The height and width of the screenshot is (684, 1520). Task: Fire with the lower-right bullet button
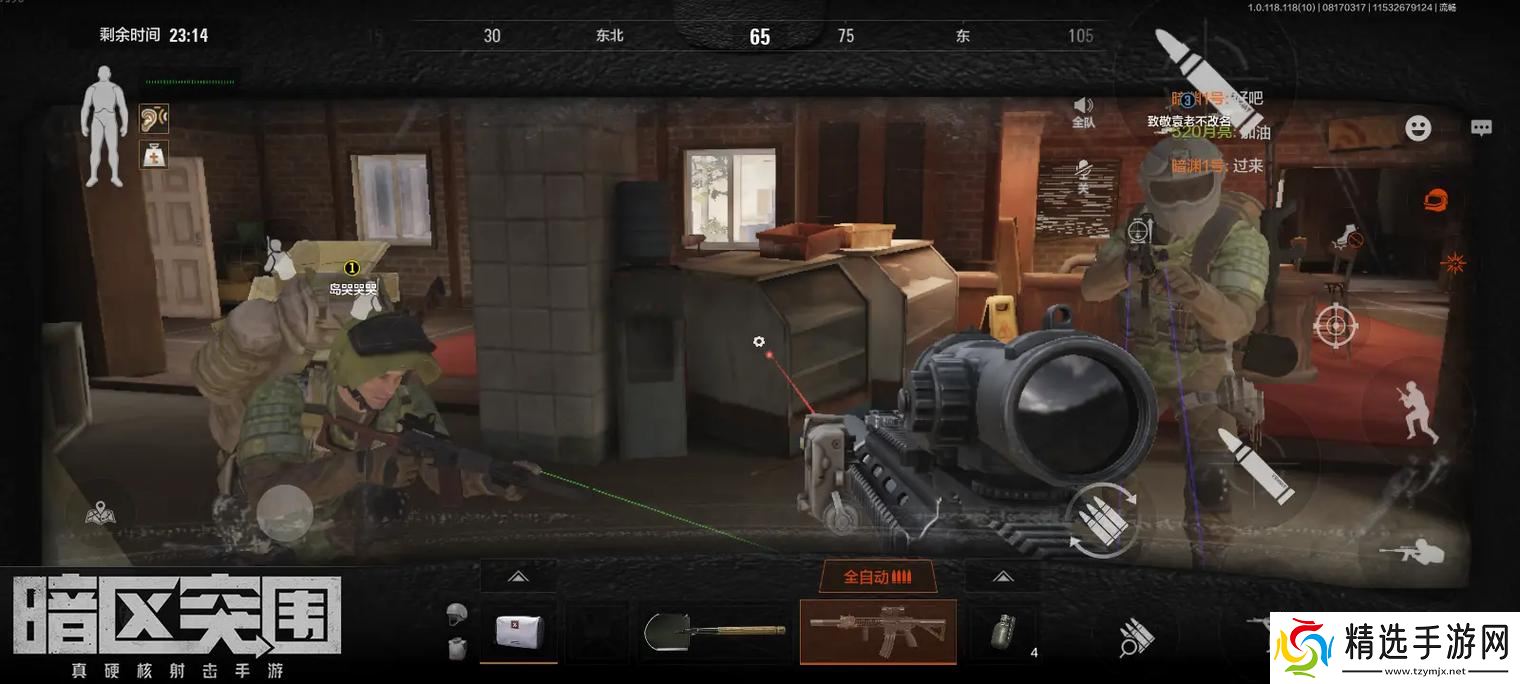point(1256,465)
